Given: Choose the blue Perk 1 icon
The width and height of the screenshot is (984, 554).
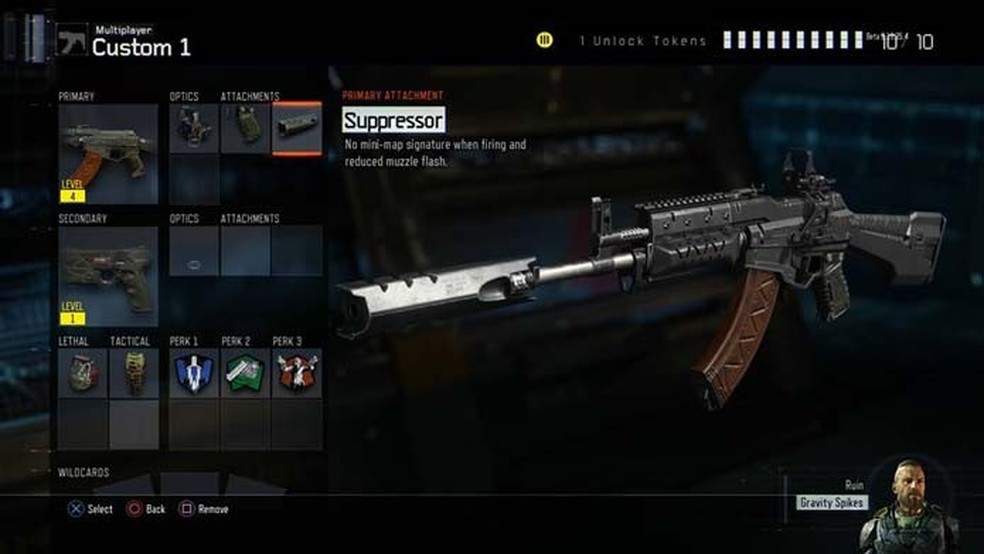Looking at the screenshot, I should pyautogui.click(x=193, y=373).
